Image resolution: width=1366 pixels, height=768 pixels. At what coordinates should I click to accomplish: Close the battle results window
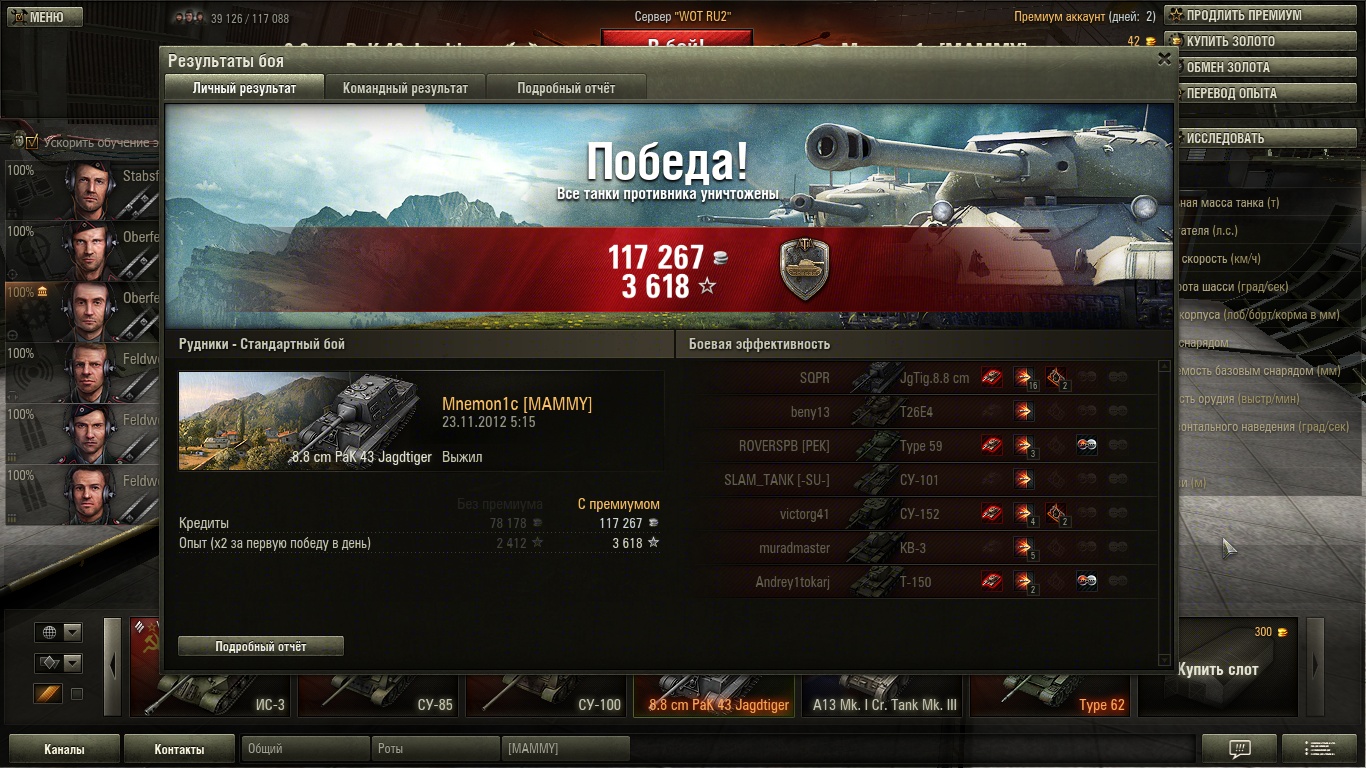coord(1164,59)
